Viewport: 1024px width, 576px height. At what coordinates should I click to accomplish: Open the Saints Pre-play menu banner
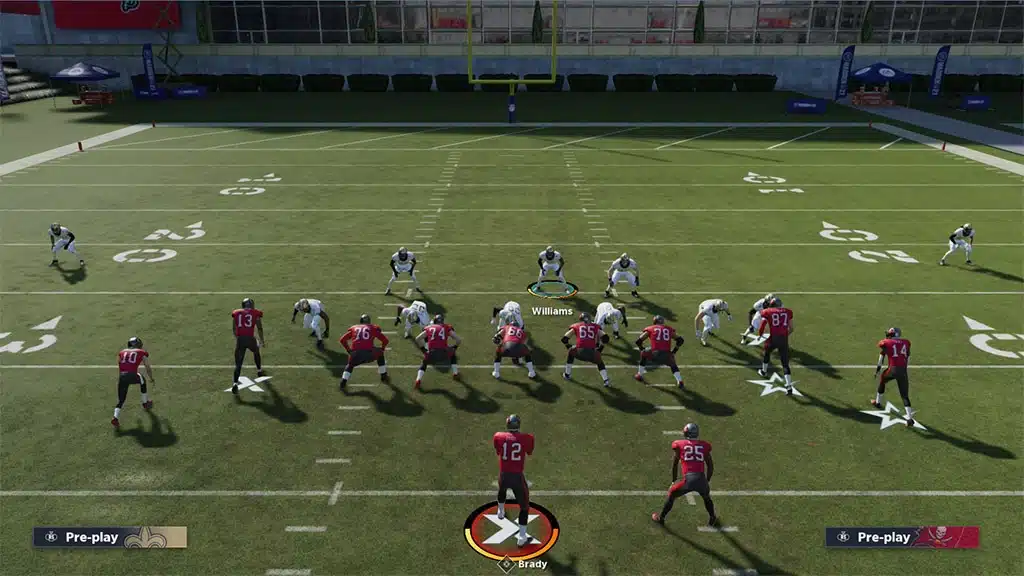pyautogui.click(x=110, y=537)
